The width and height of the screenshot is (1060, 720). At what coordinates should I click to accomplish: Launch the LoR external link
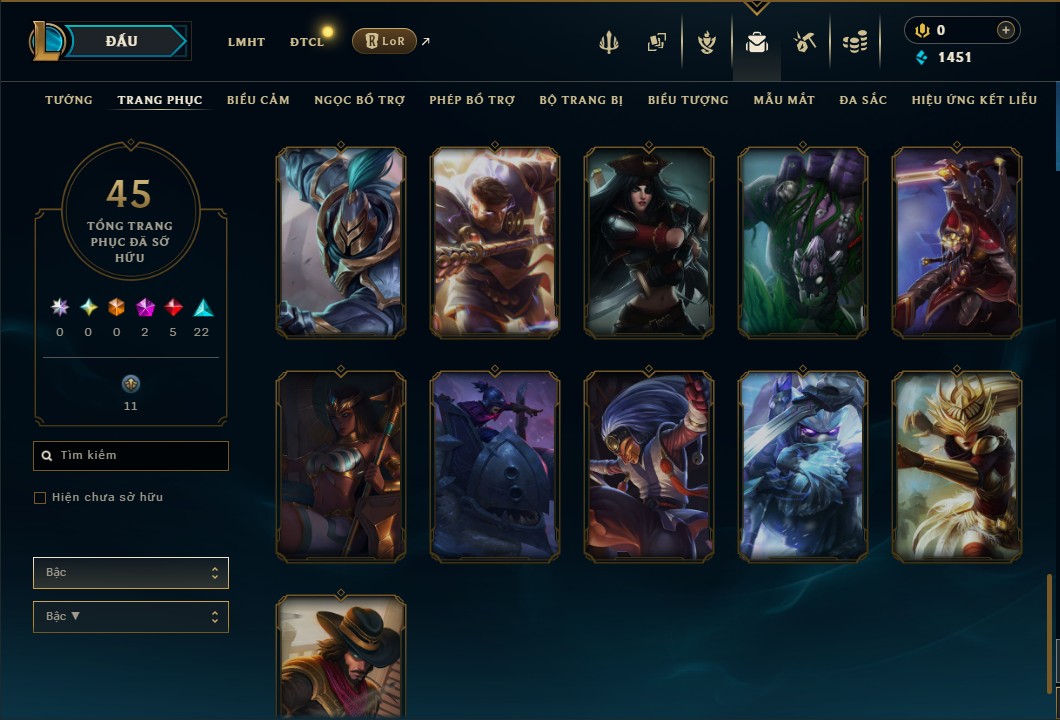[385, 41]
